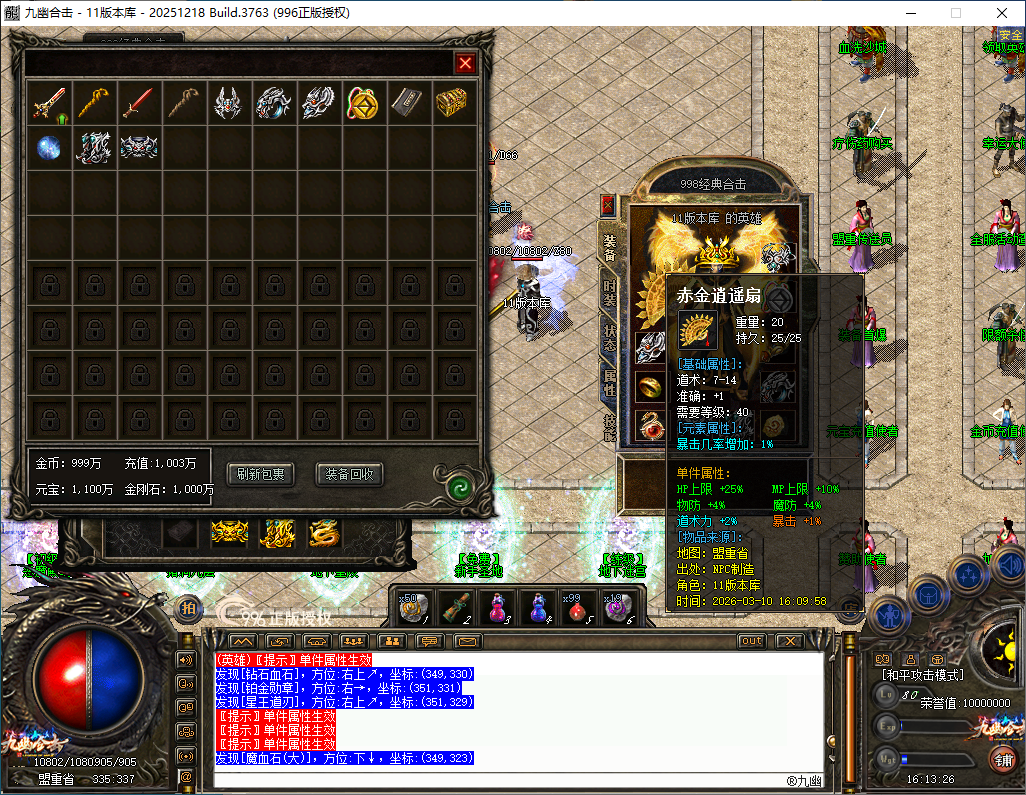
Task: Close the game window
Action: pos(1002,13)
